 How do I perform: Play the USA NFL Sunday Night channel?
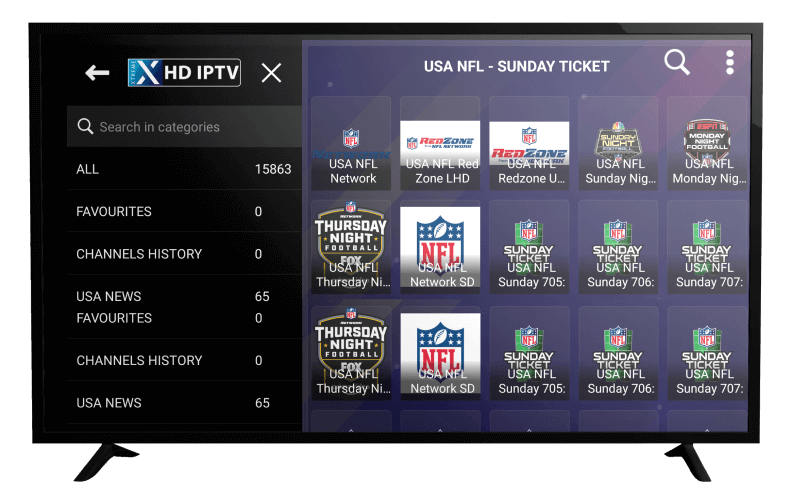(618, 144)
